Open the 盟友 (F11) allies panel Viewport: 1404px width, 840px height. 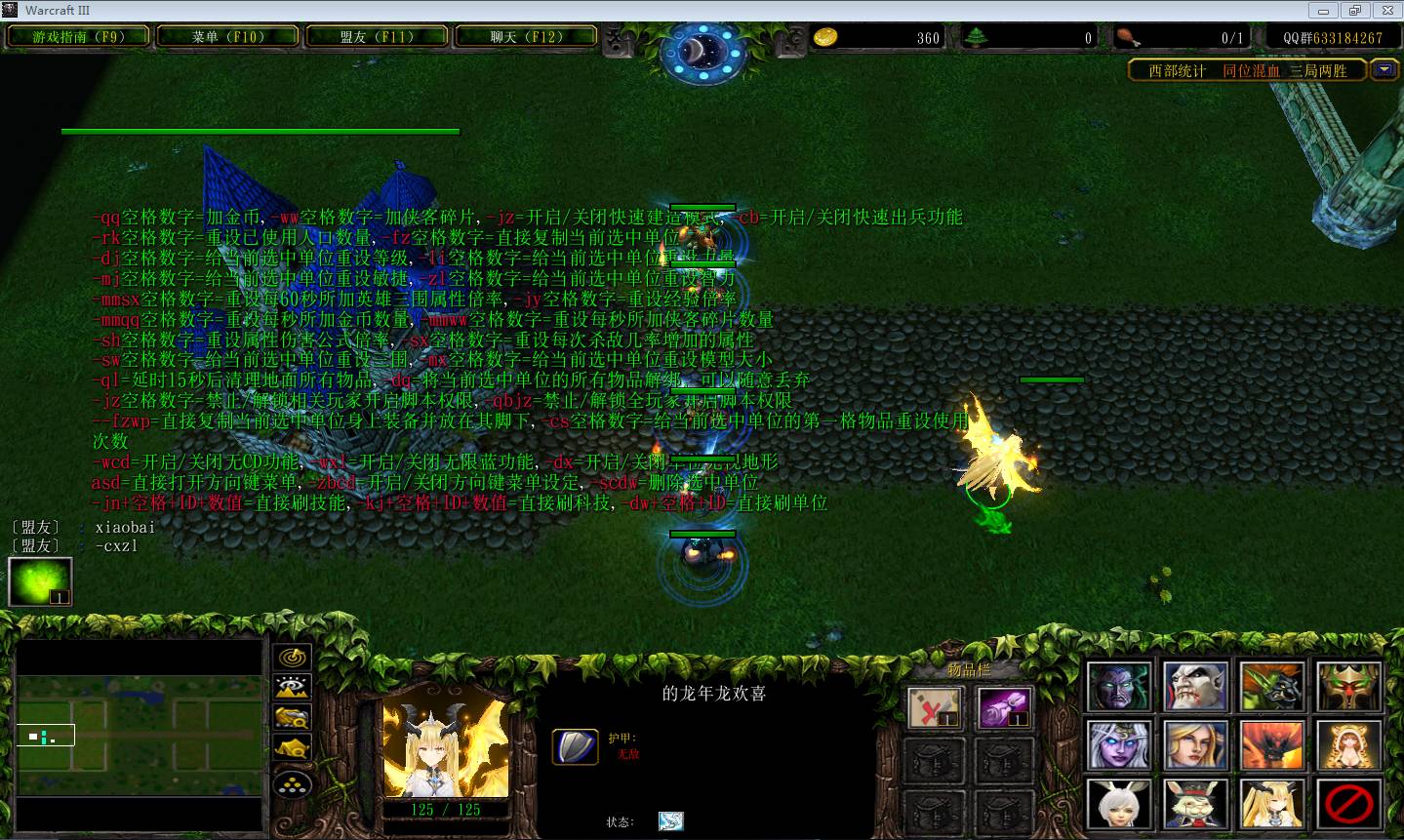click(x=377, y=37)
